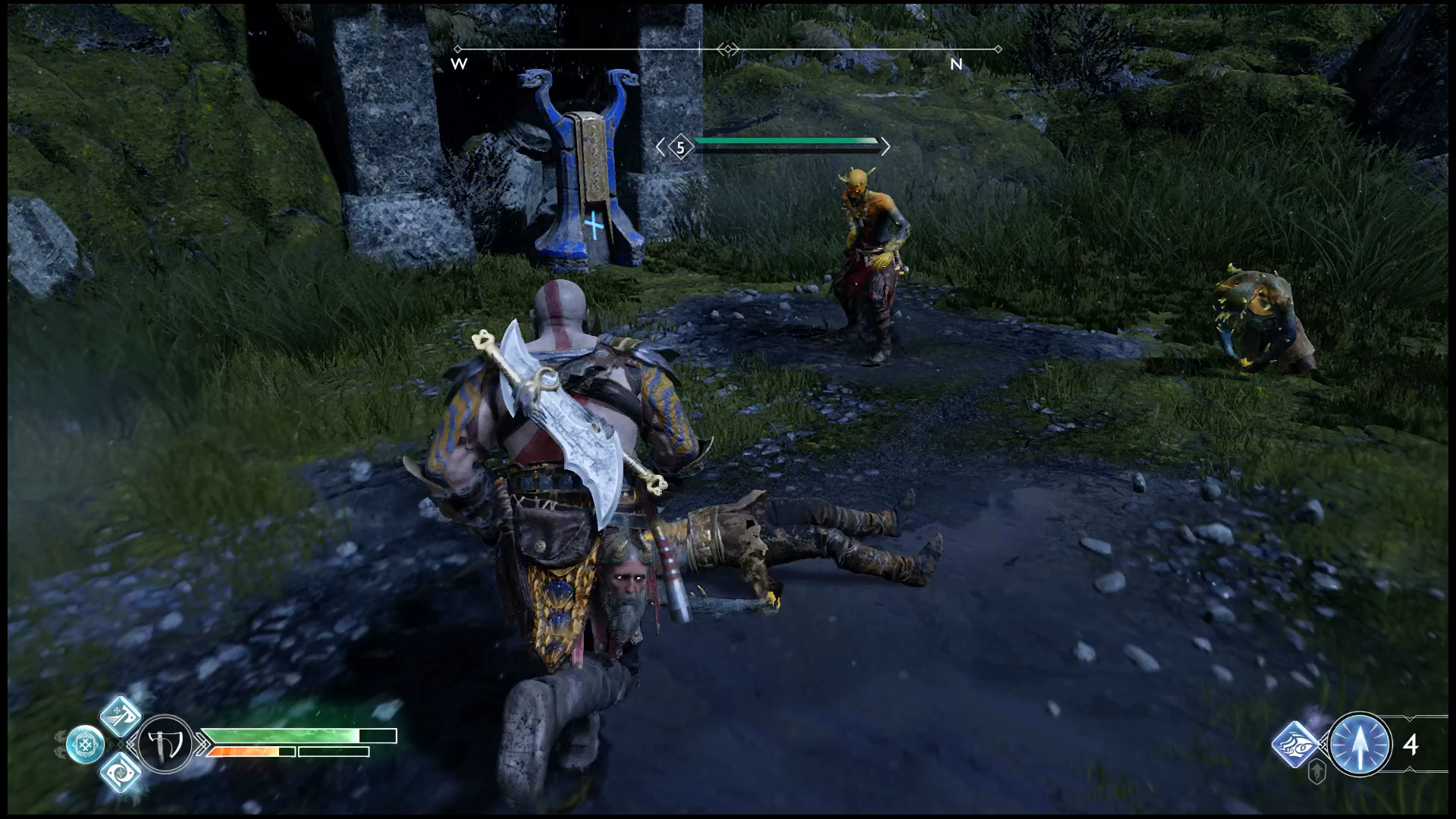1456x819 pixels.
Task: Select the arrow icon in the blue circle
Action: pyautogui.click(x=1360, y=744)
